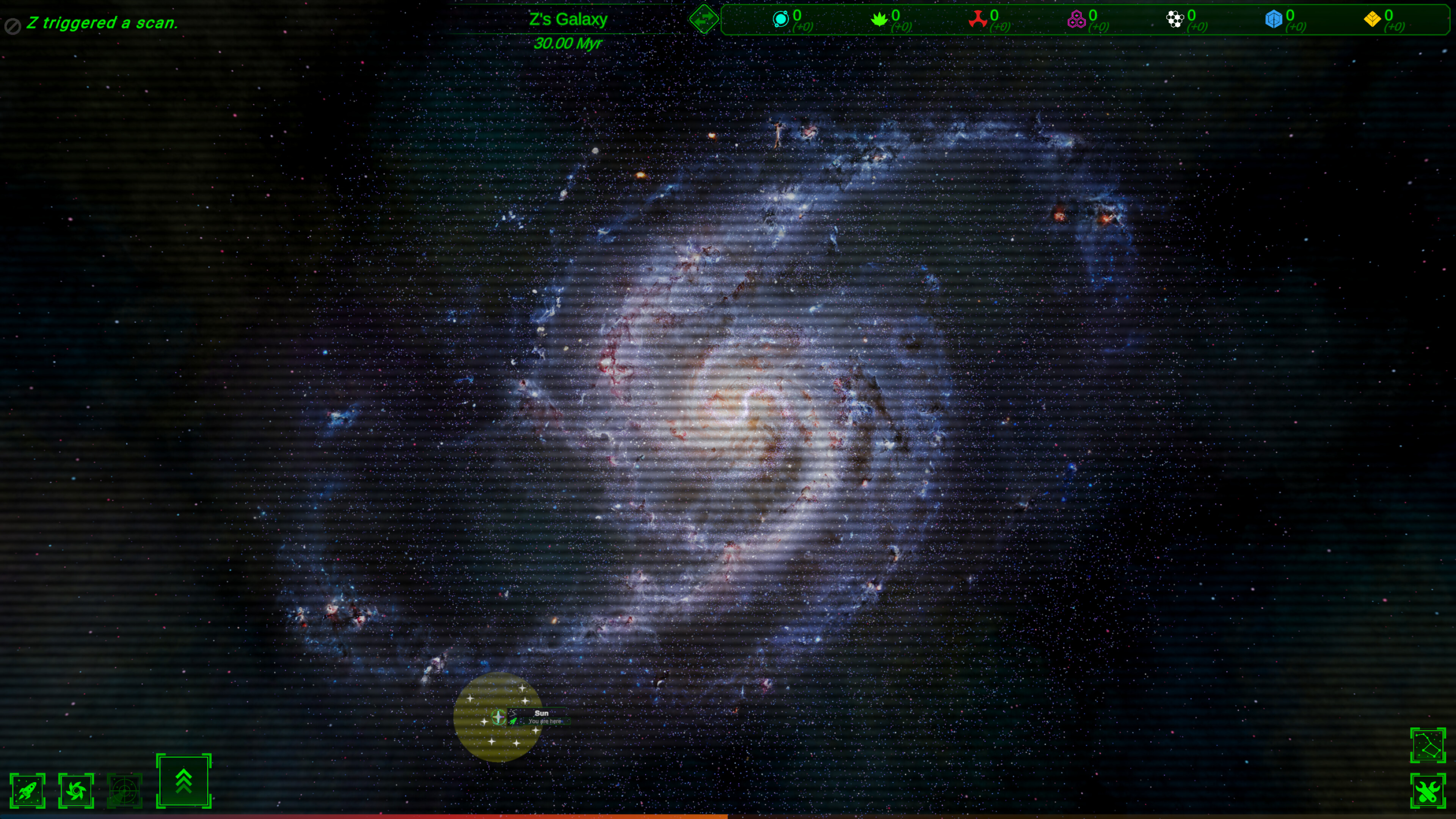Activate the radar scan tool
The image size is (1456, 819).
126,790
